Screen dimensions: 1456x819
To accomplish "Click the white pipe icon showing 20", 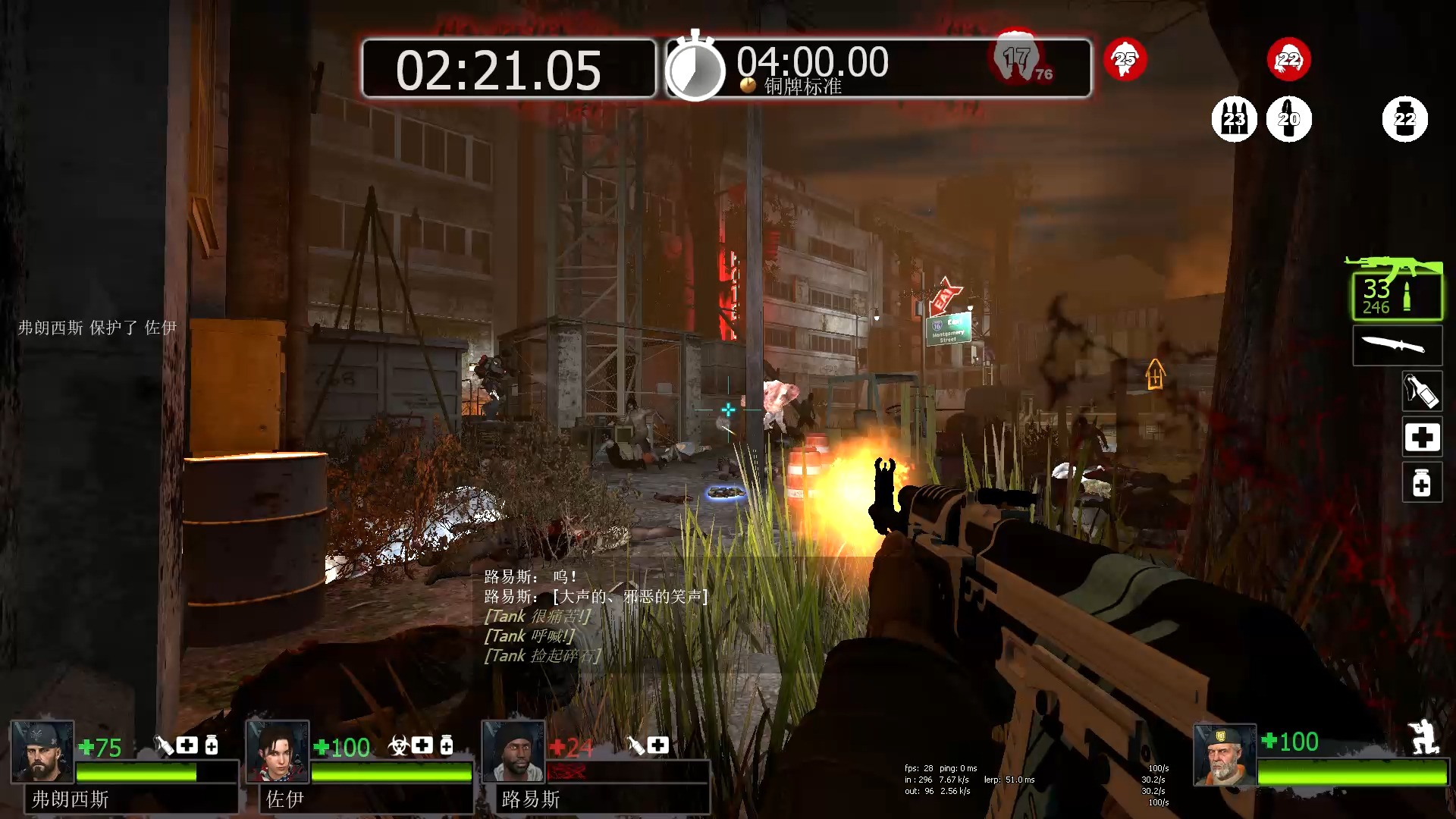I will coord(1288,119).
